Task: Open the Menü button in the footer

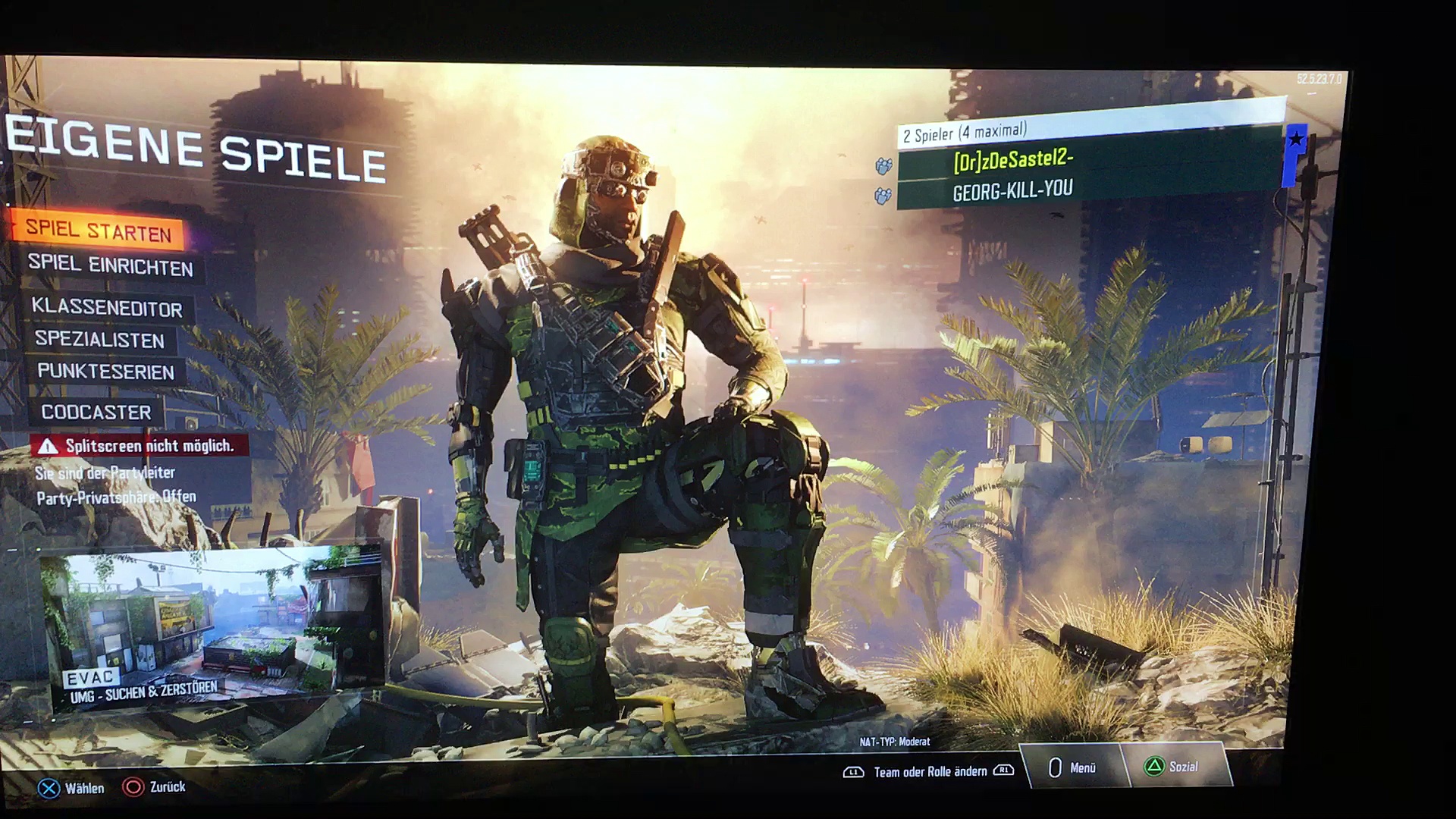Action: pyautogui.click(x=1073, y=767)
